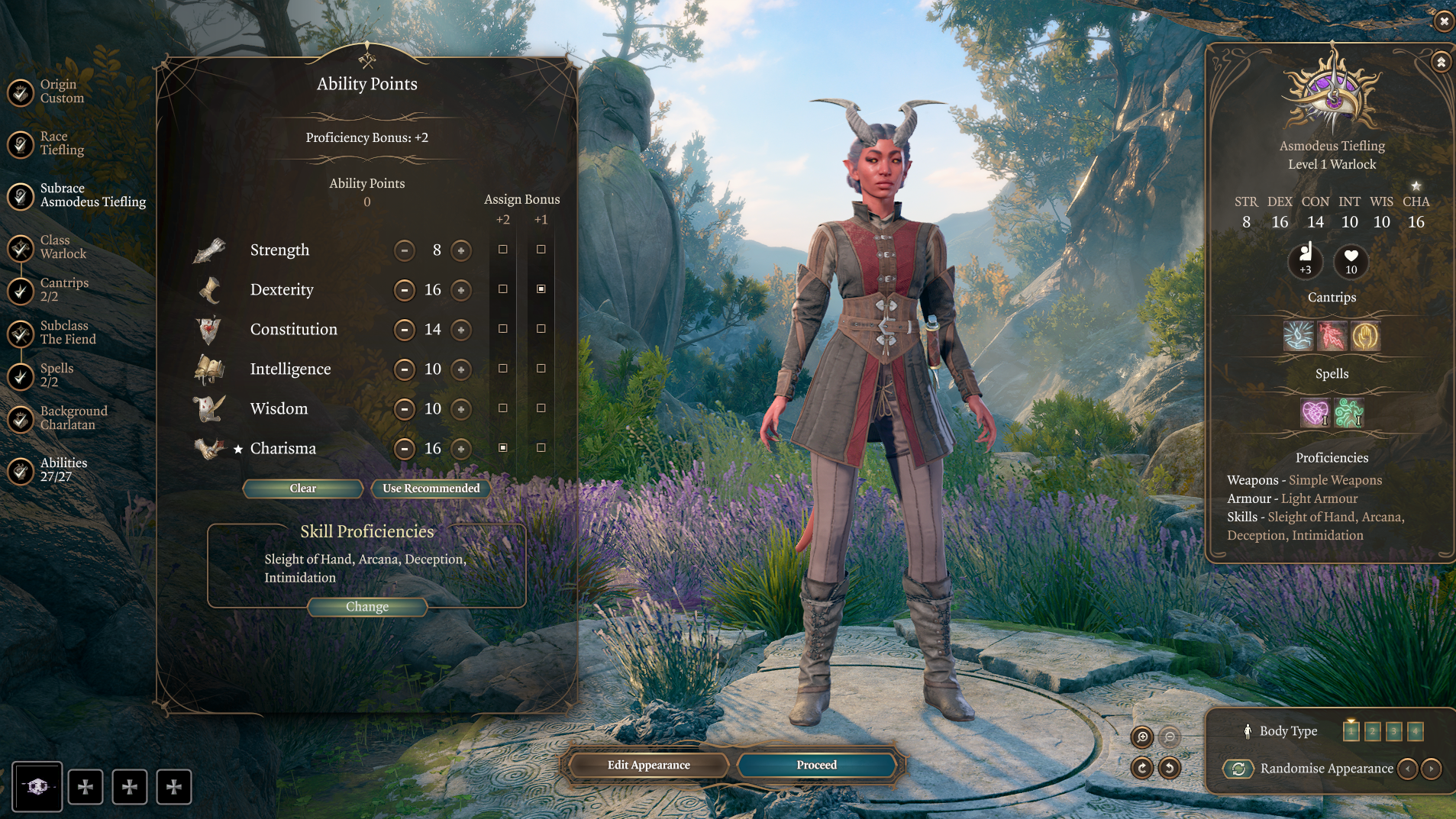Click the Randomise Appearance refresh icon
This screenshot has width=1456, height=819.
1239,769
